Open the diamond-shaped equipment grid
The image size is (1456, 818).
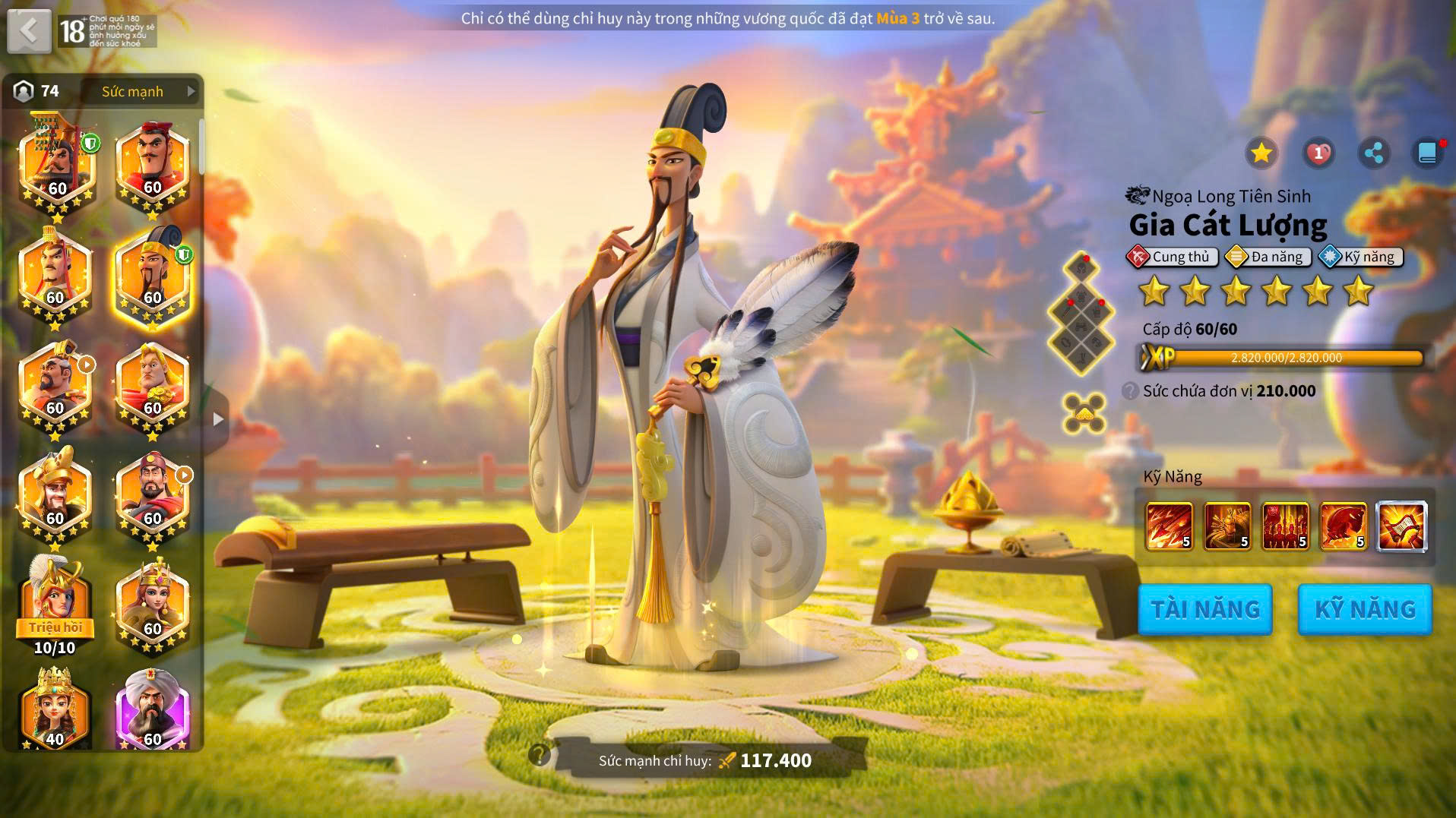pos(1081,313)
